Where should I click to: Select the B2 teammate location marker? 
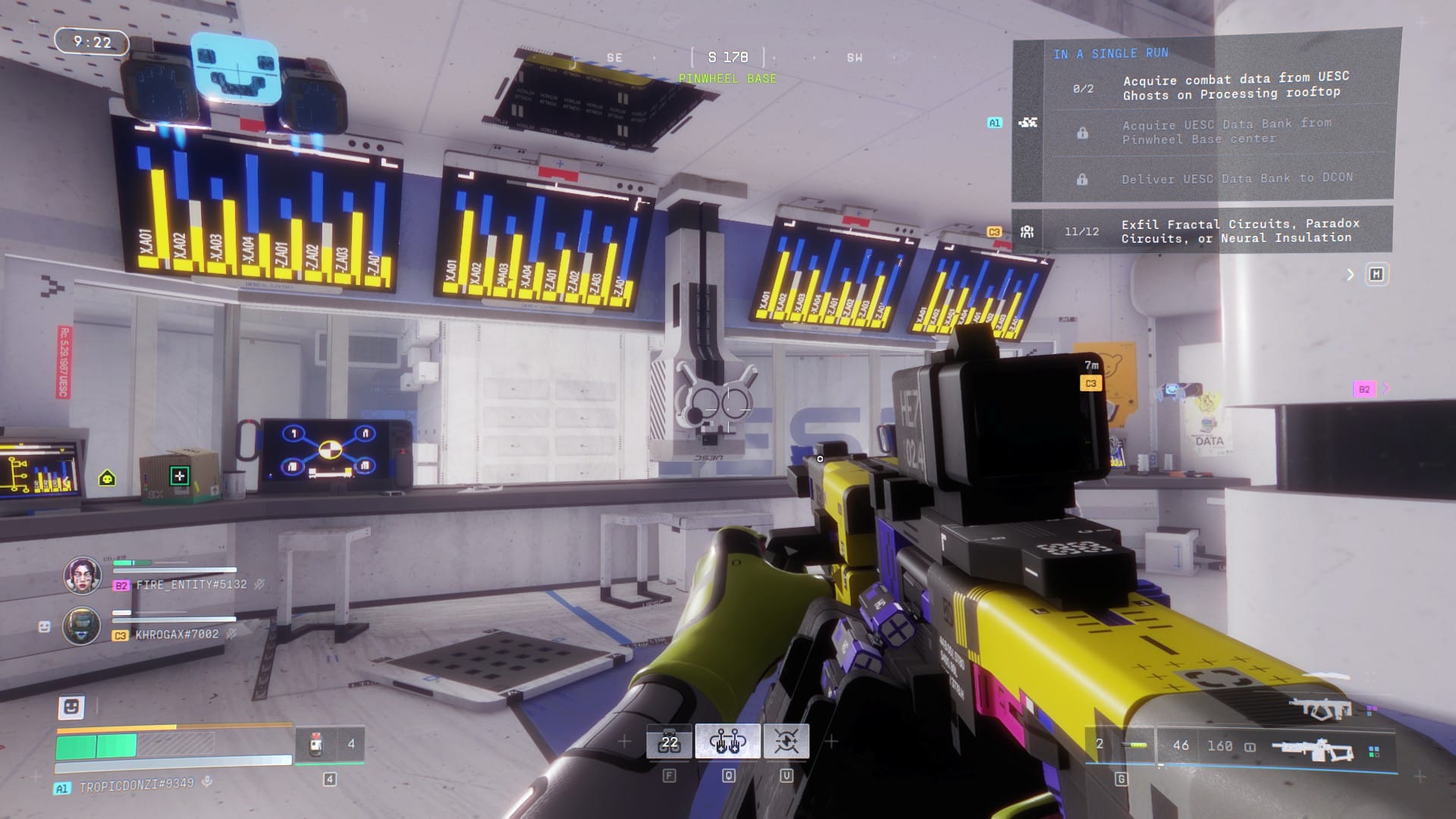(x=1363, y=389)
